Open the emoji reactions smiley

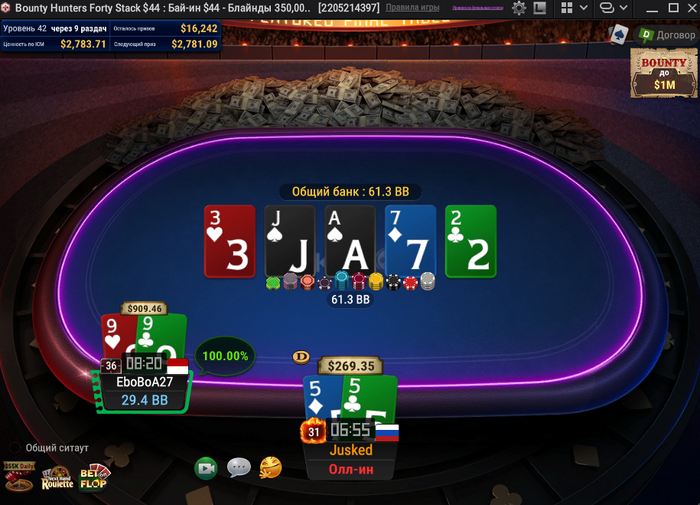tap(270, 467)
